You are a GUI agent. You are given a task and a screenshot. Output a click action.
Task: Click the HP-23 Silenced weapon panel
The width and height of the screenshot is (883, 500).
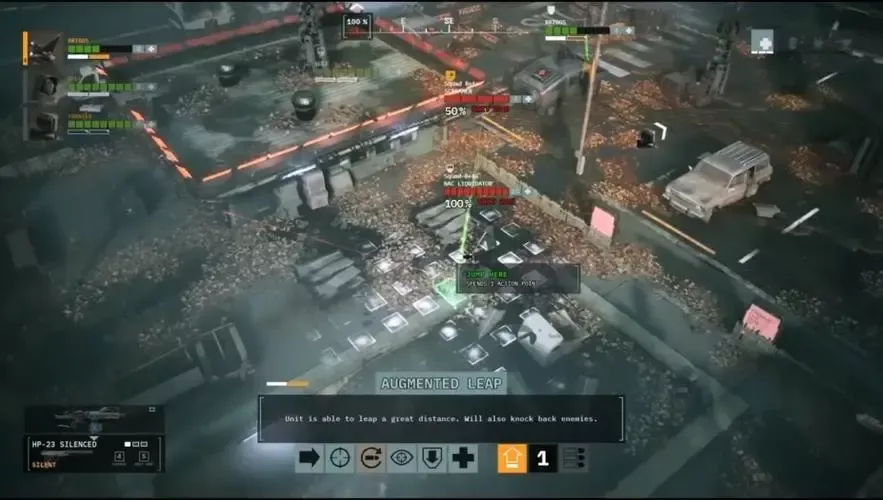[94, 453]
